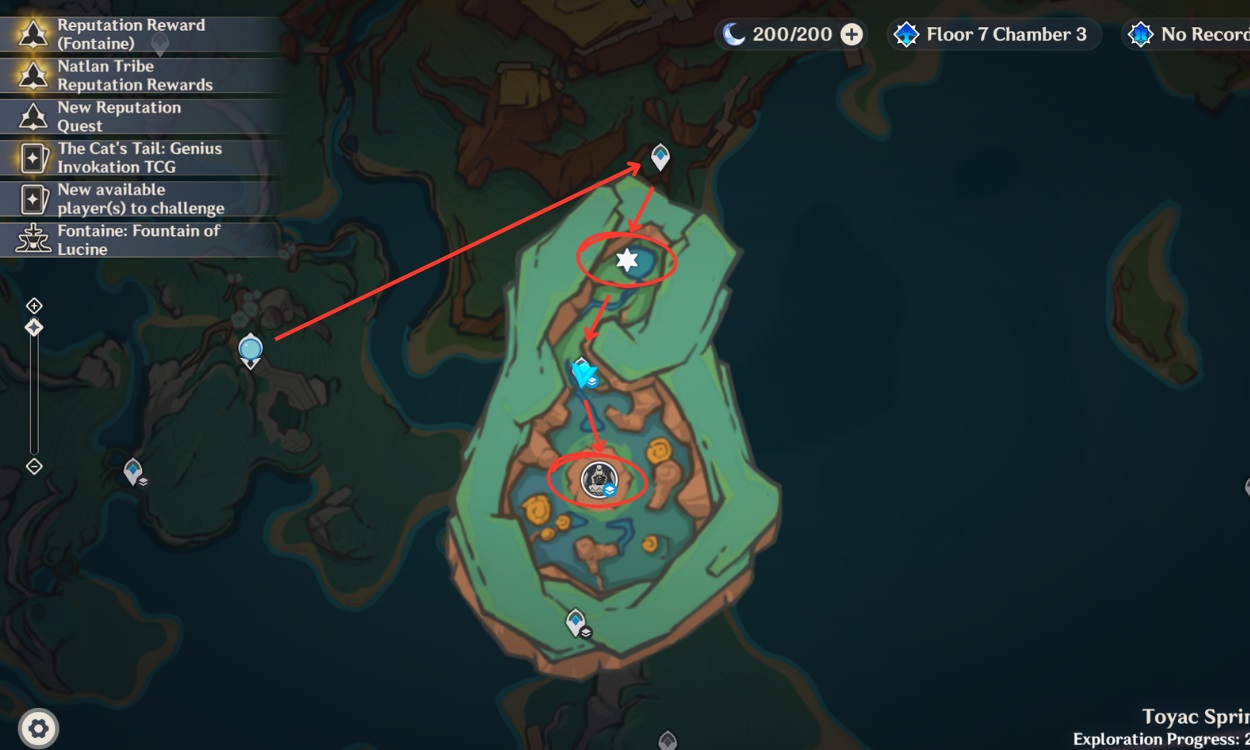Click the plus button beside 200/200 resin

click(851, 35)
